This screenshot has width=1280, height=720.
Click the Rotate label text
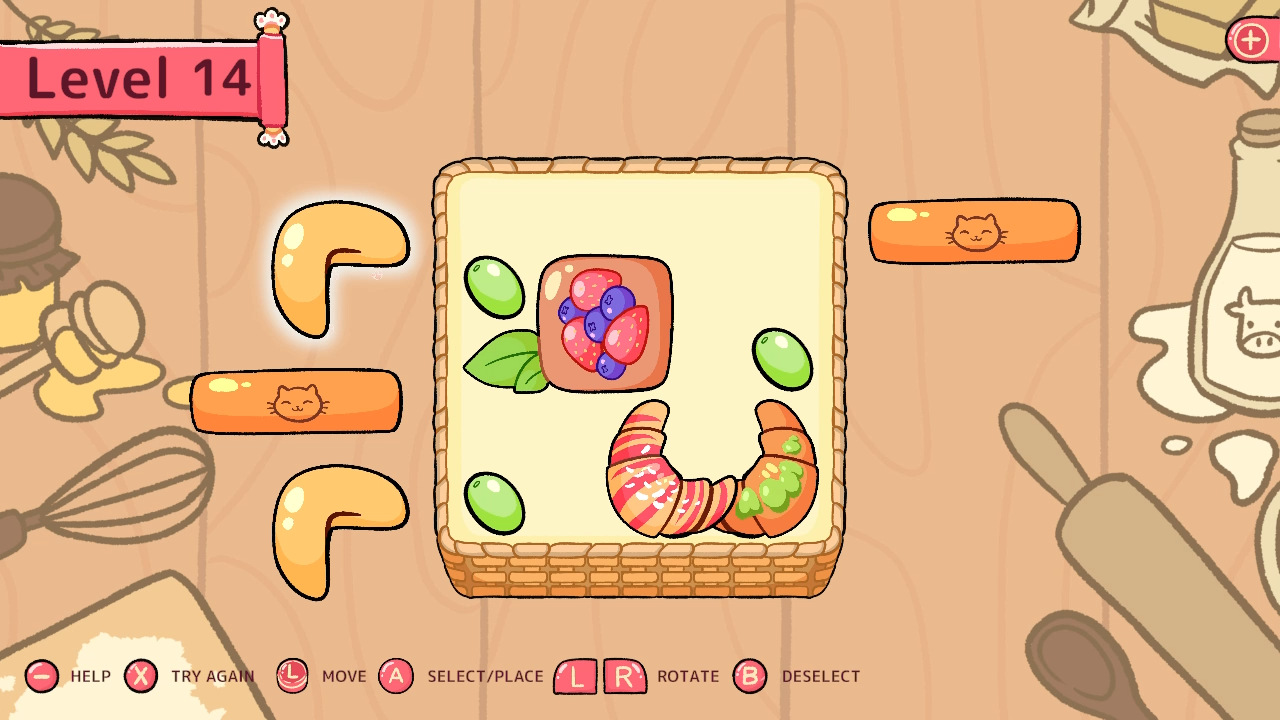687,677
